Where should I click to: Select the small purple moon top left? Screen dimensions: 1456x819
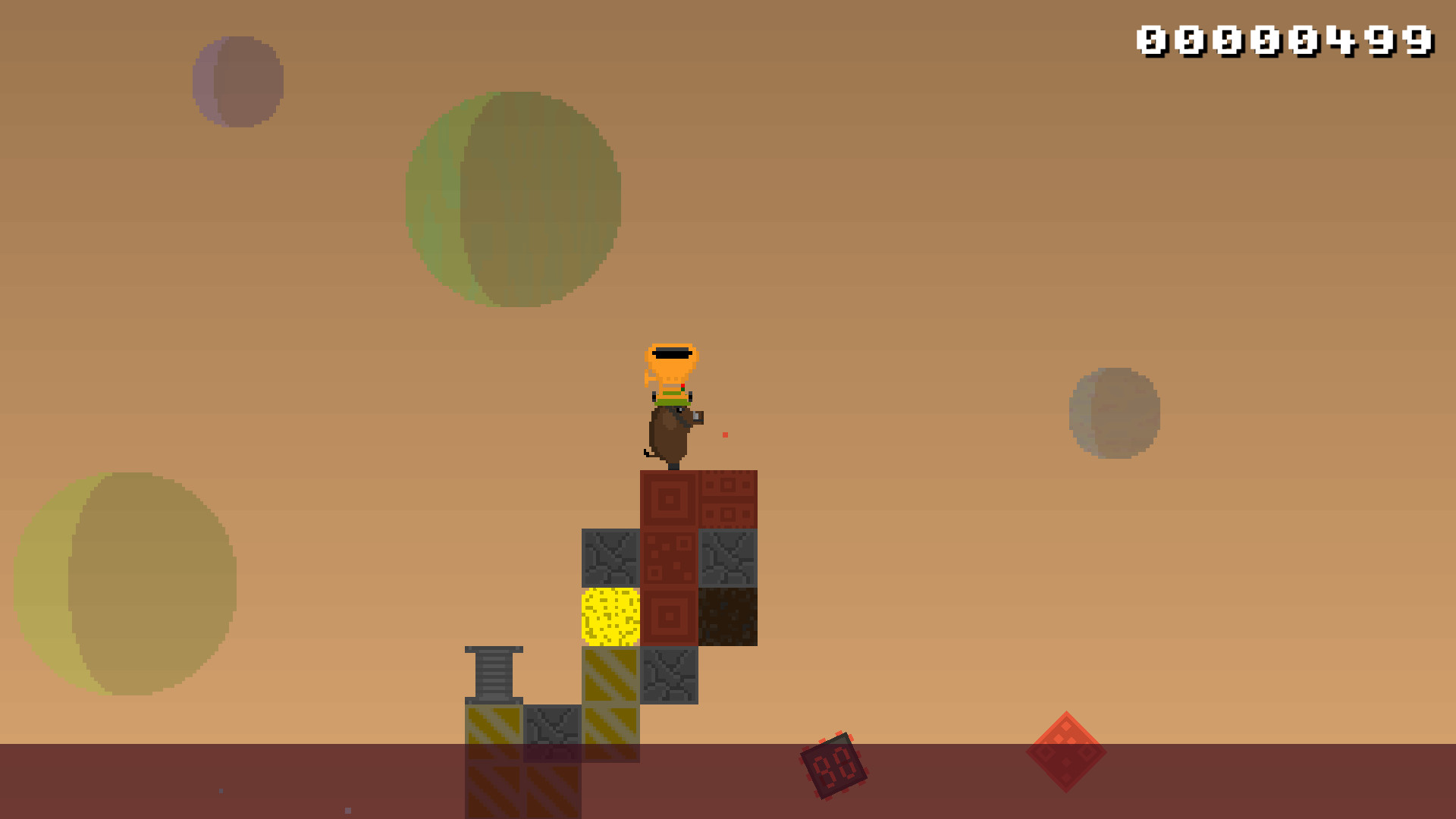click(x=239, y=80)
